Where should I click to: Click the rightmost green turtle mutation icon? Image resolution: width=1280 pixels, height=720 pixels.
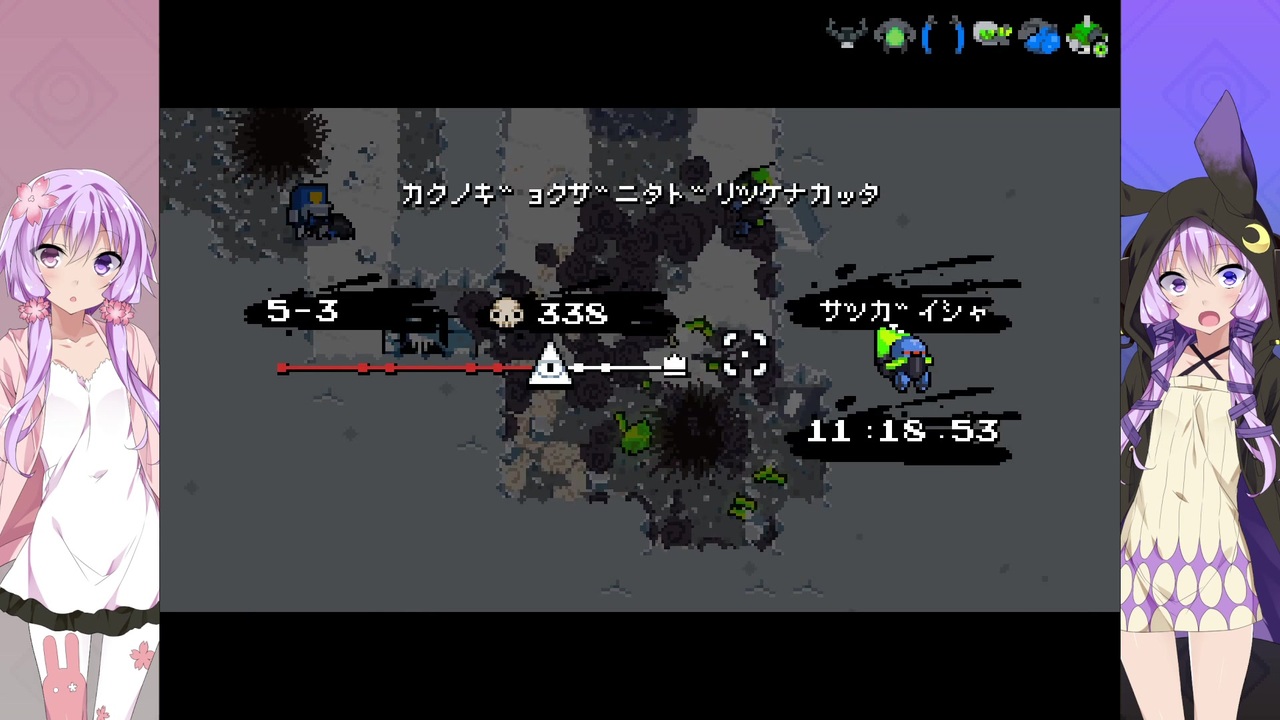coord(1088,35)
